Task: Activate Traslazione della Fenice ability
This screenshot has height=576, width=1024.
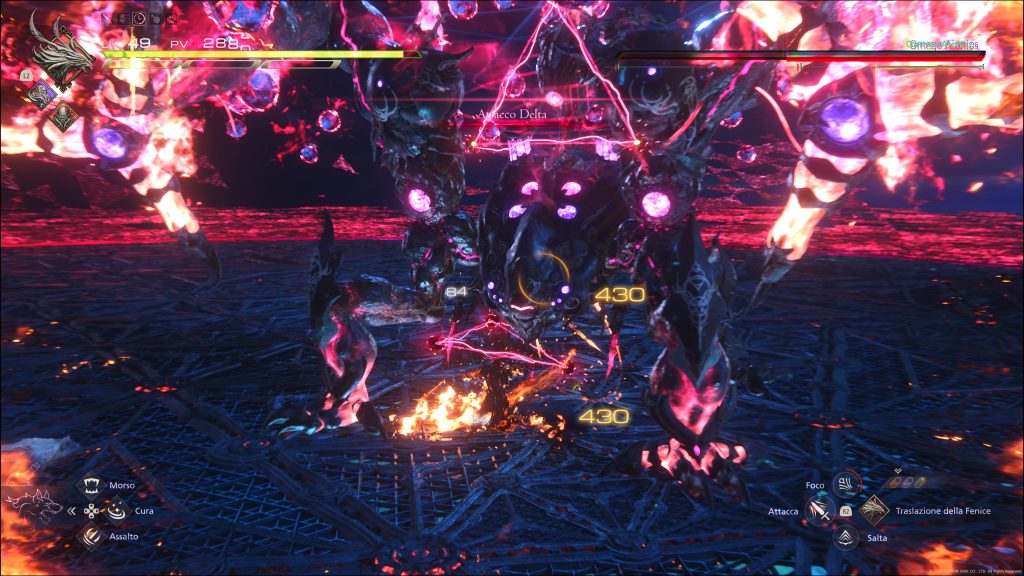Action: tap(873, 510)
